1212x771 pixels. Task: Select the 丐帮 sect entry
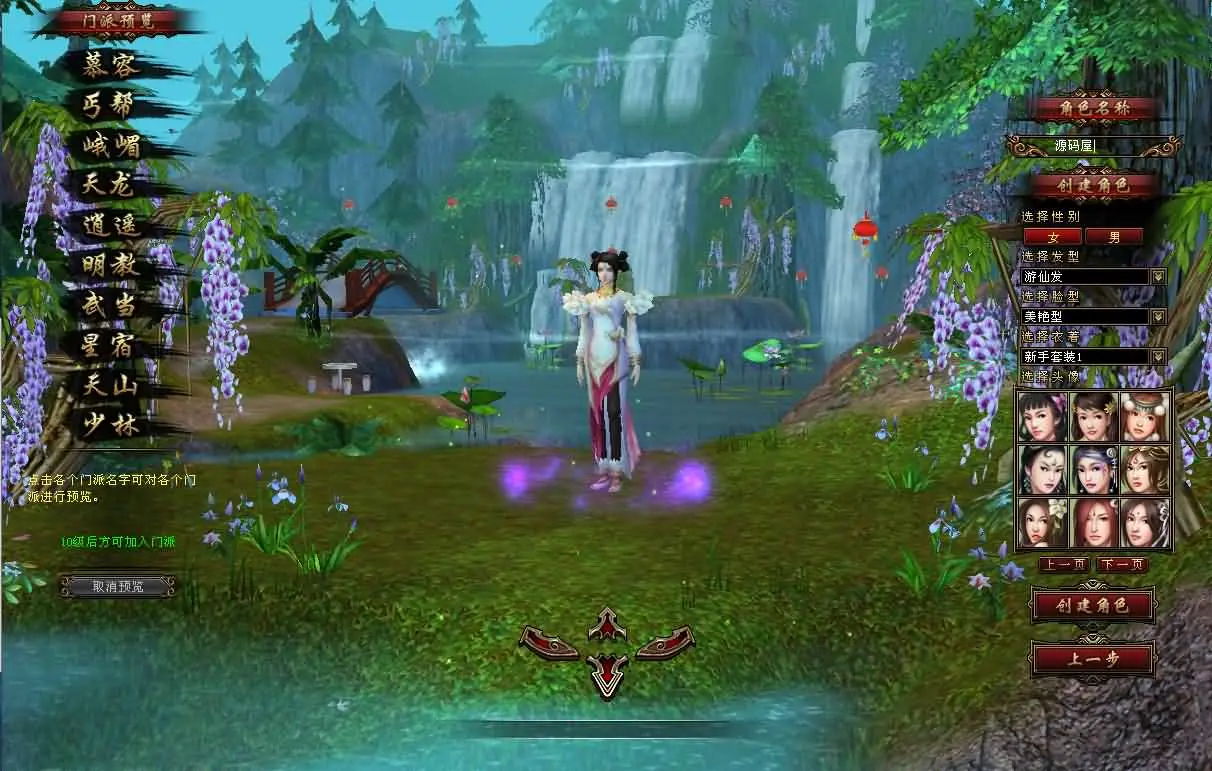point(111,105)
